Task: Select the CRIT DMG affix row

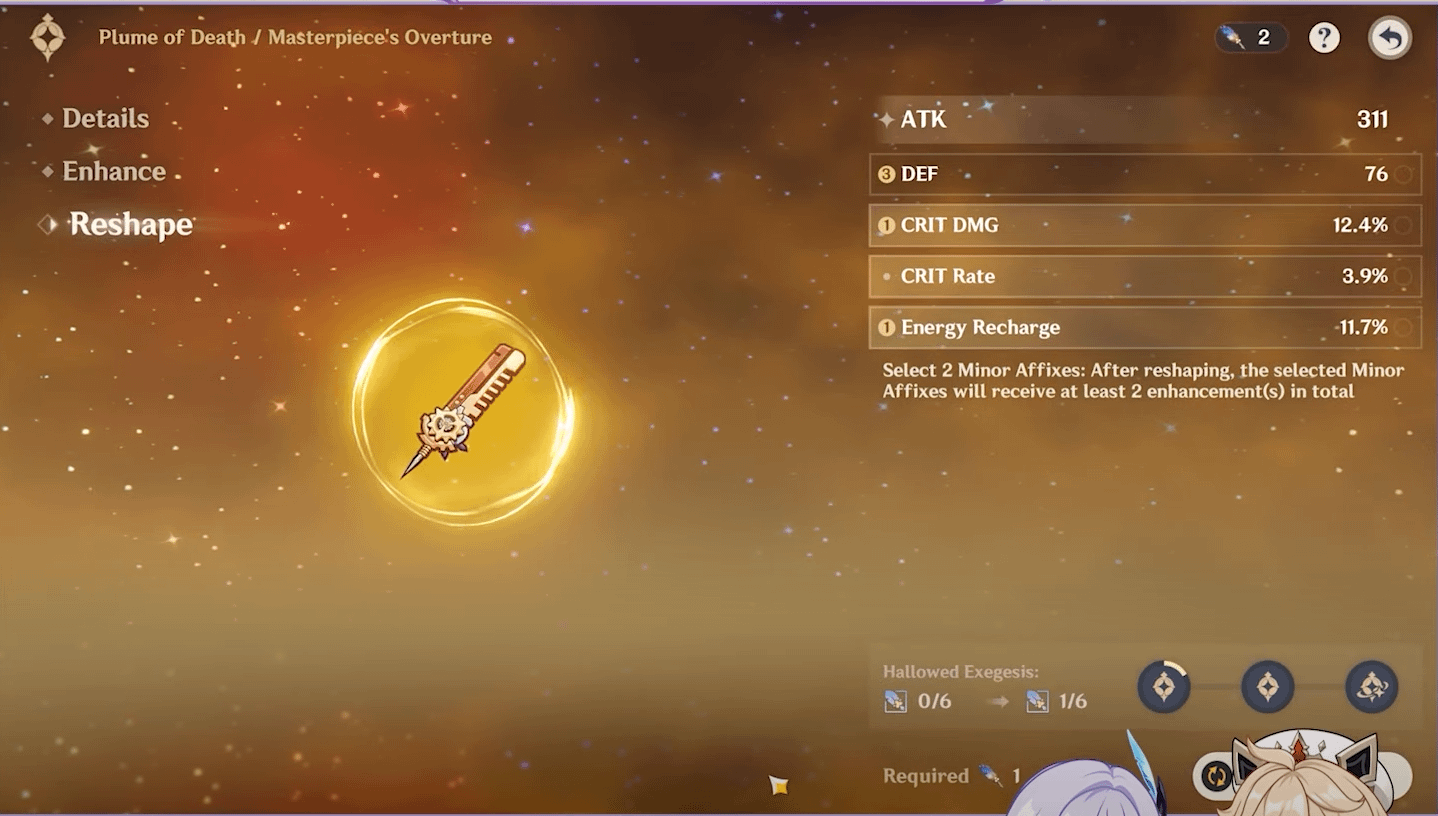Action: [1144, 225]
